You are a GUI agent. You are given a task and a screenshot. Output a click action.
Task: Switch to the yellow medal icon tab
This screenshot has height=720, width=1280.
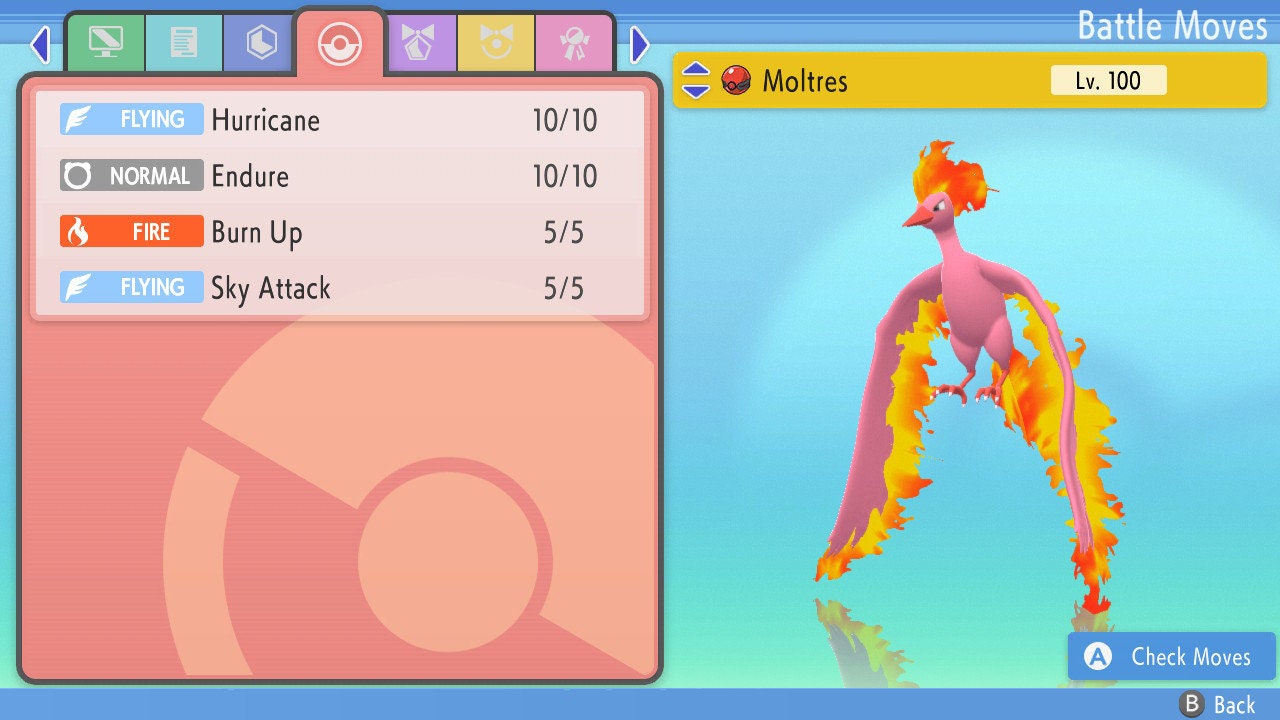click(496, 44)
